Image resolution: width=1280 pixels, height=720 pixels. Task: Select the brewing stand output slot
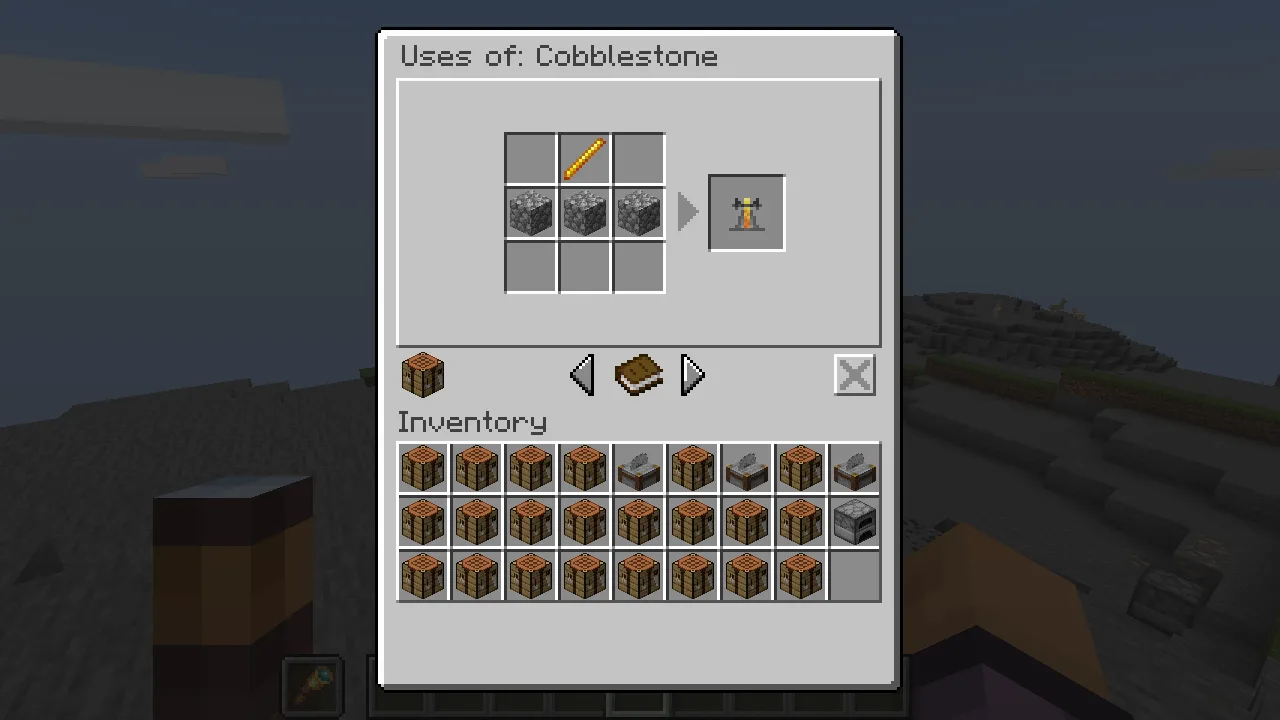click(x=747, y=213)
